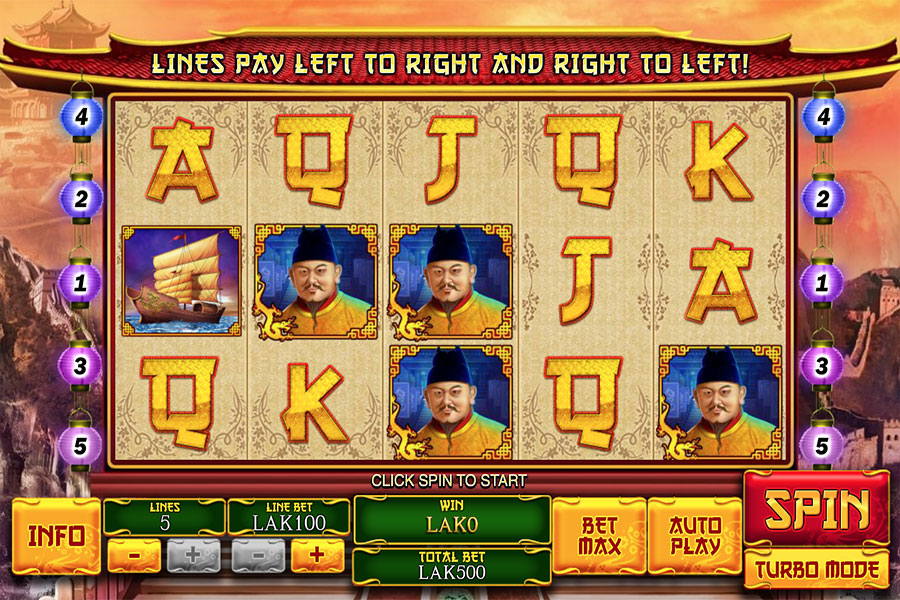Raise the Line Bet amount

point(317,555)
